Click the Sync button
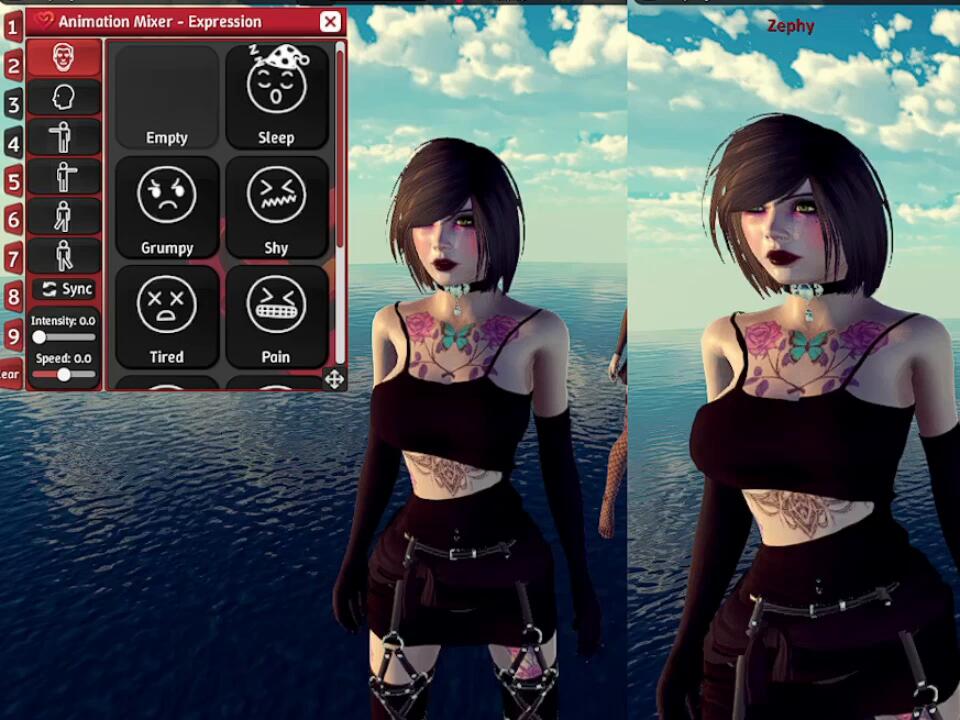Screen dimensions: 960x720 66,289
